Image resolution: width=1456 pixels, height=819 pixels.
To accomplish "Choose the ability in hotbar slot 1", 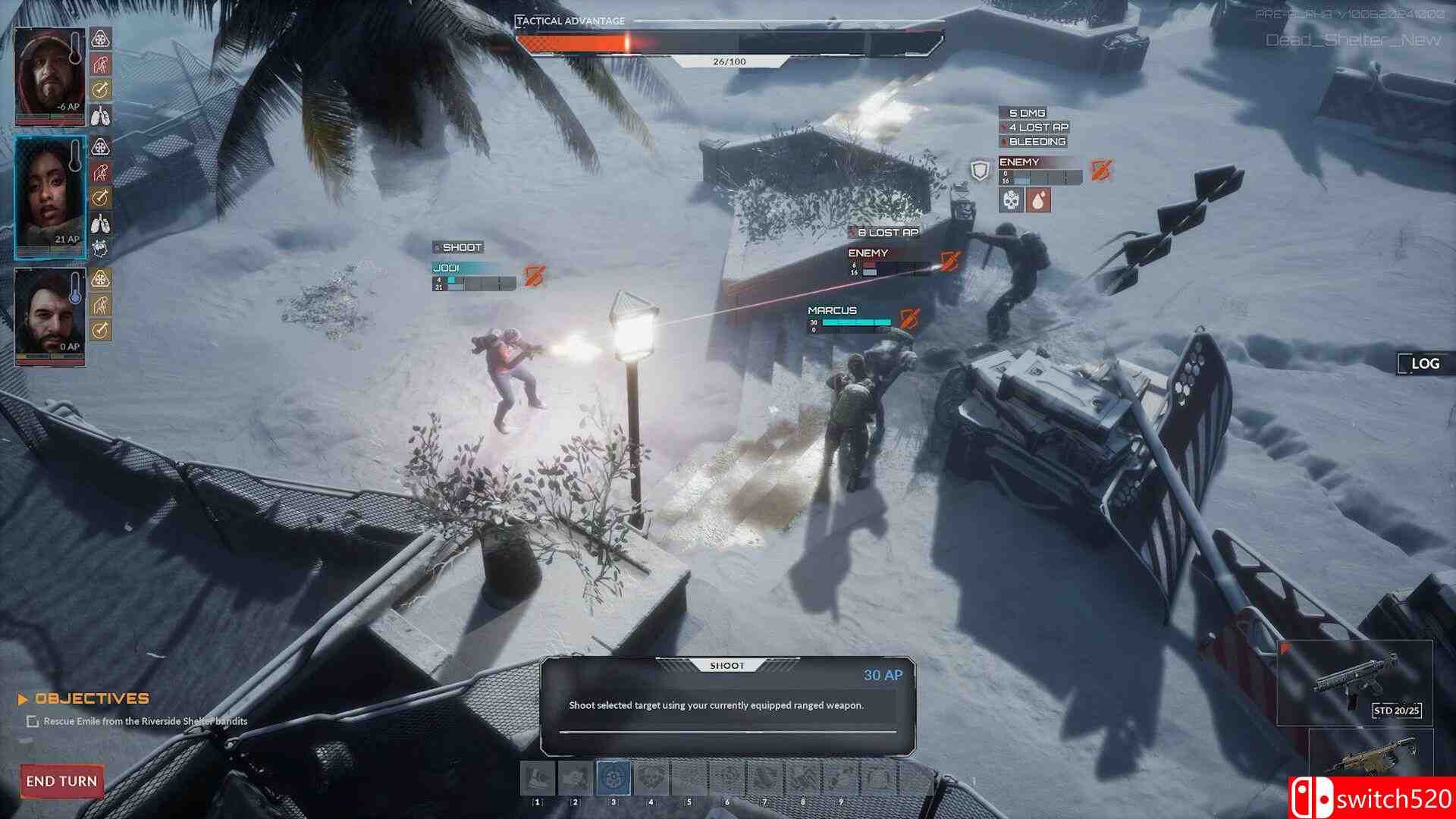I will [538, 778].
